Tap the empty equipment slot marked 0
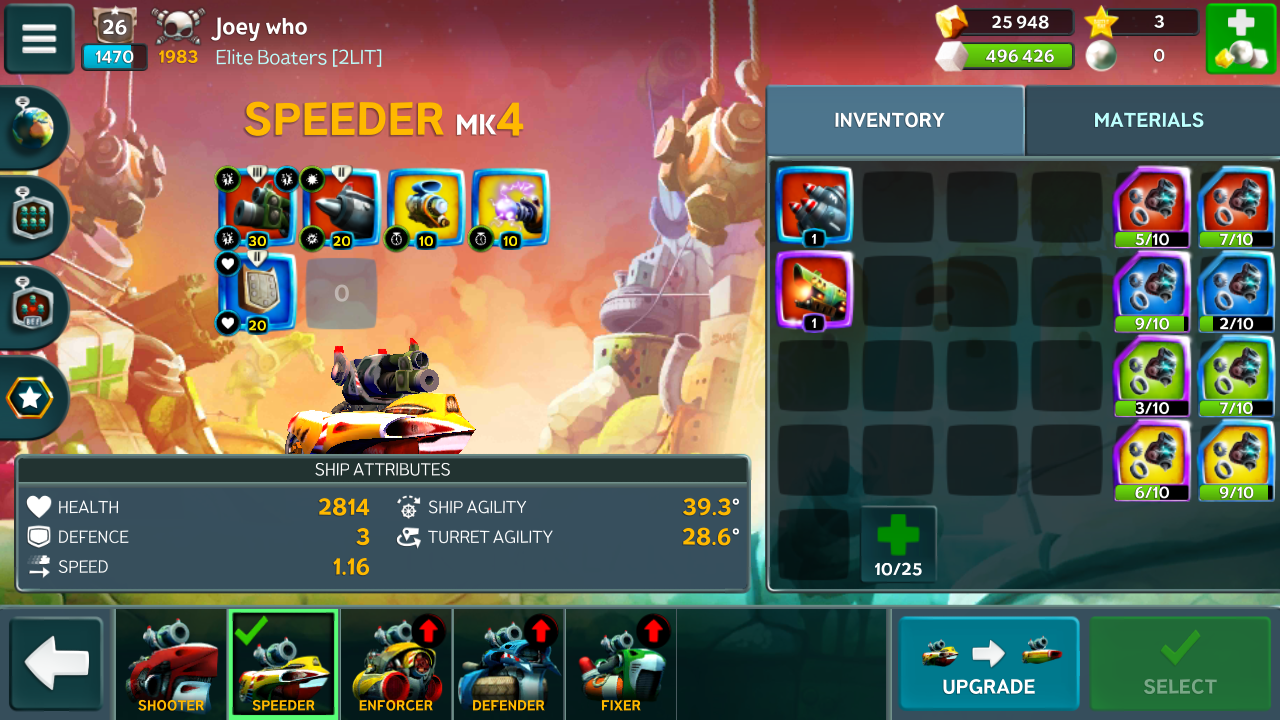This screenshot has height=720, width=1280. coord(341,293)
